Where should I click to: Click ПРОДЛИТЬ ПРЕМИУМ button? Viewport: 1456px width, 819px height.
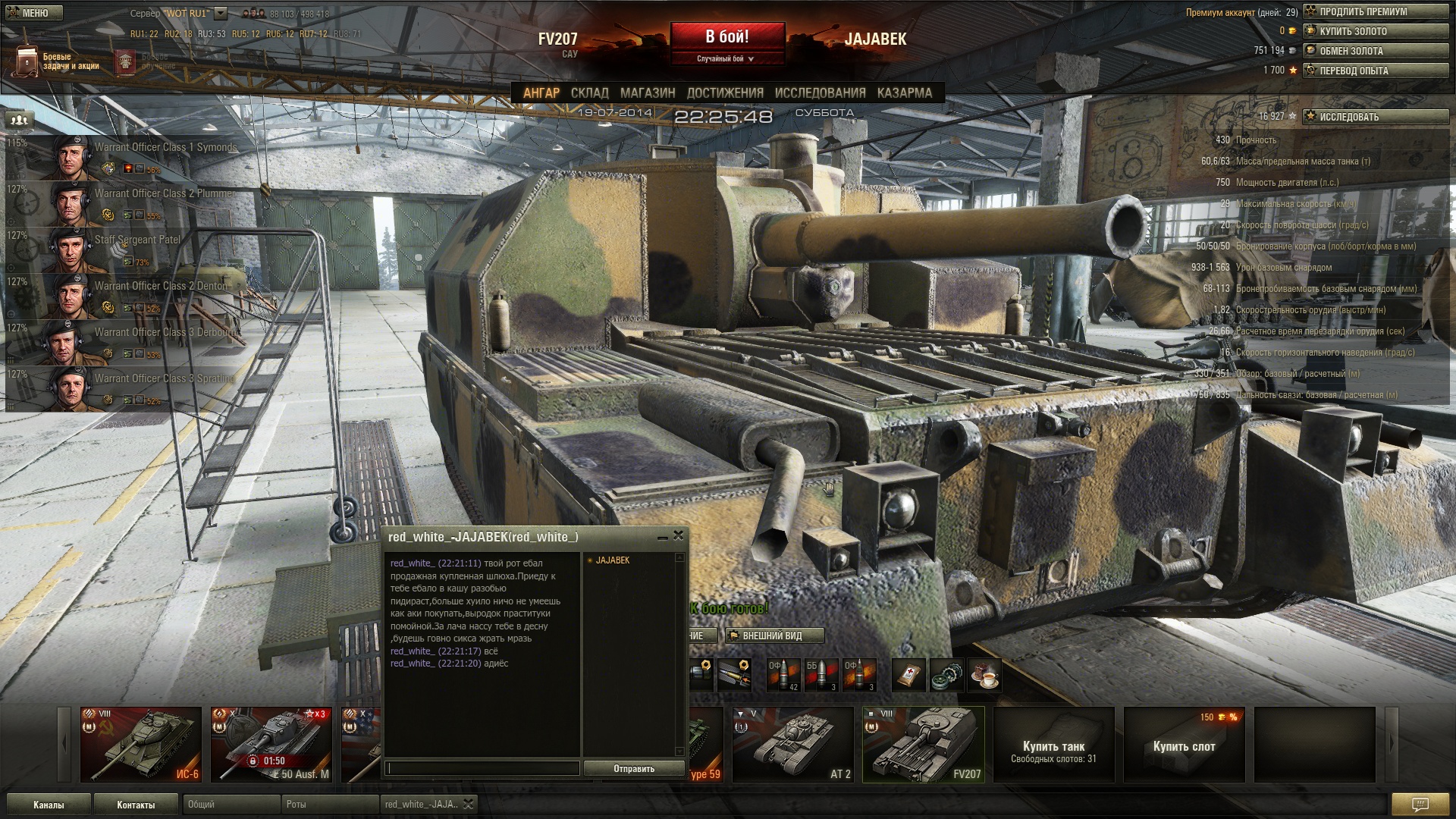1376,11
